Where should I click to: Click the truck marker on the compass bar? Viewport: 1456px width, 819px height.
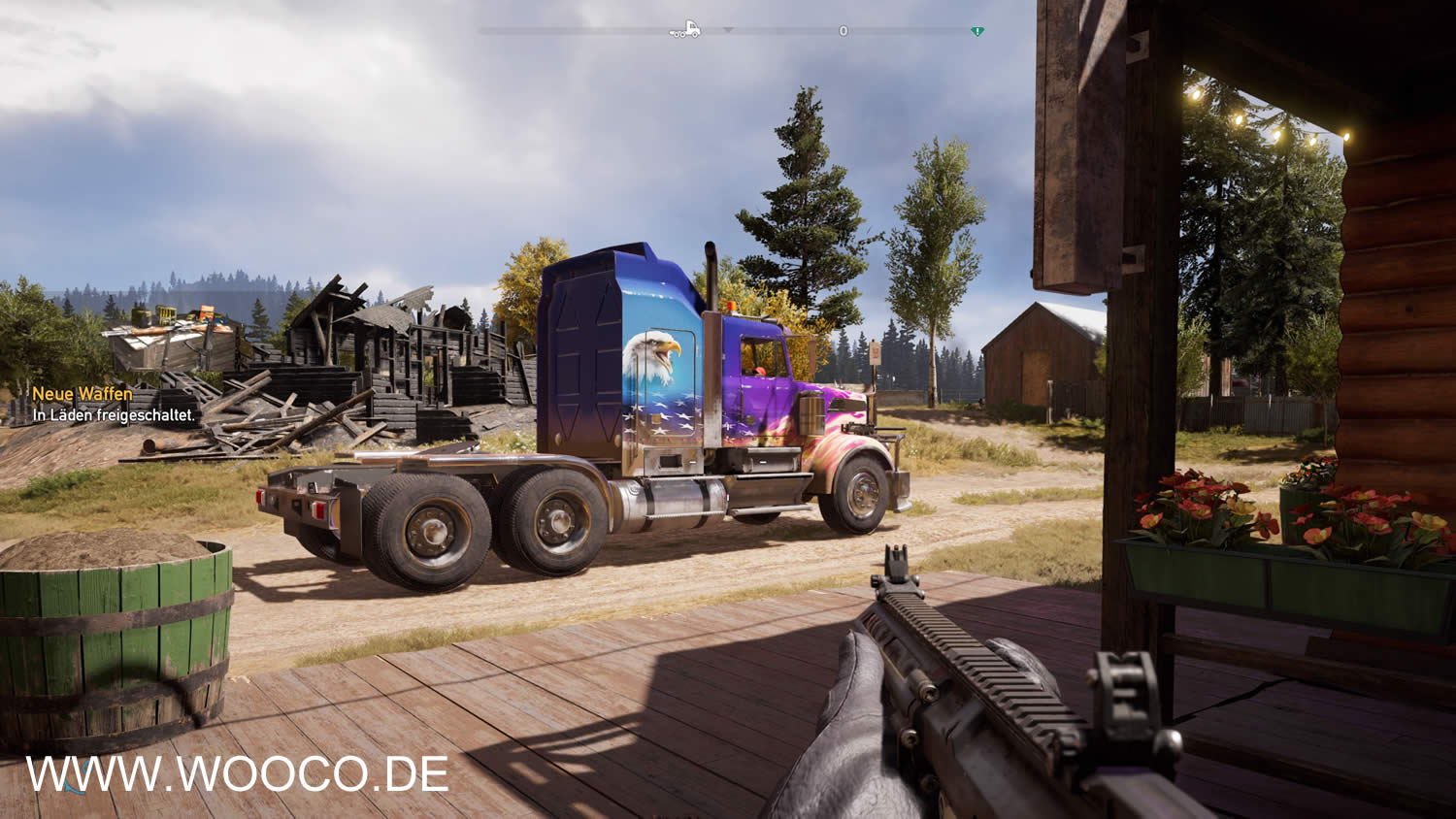[x=684, y=30]
